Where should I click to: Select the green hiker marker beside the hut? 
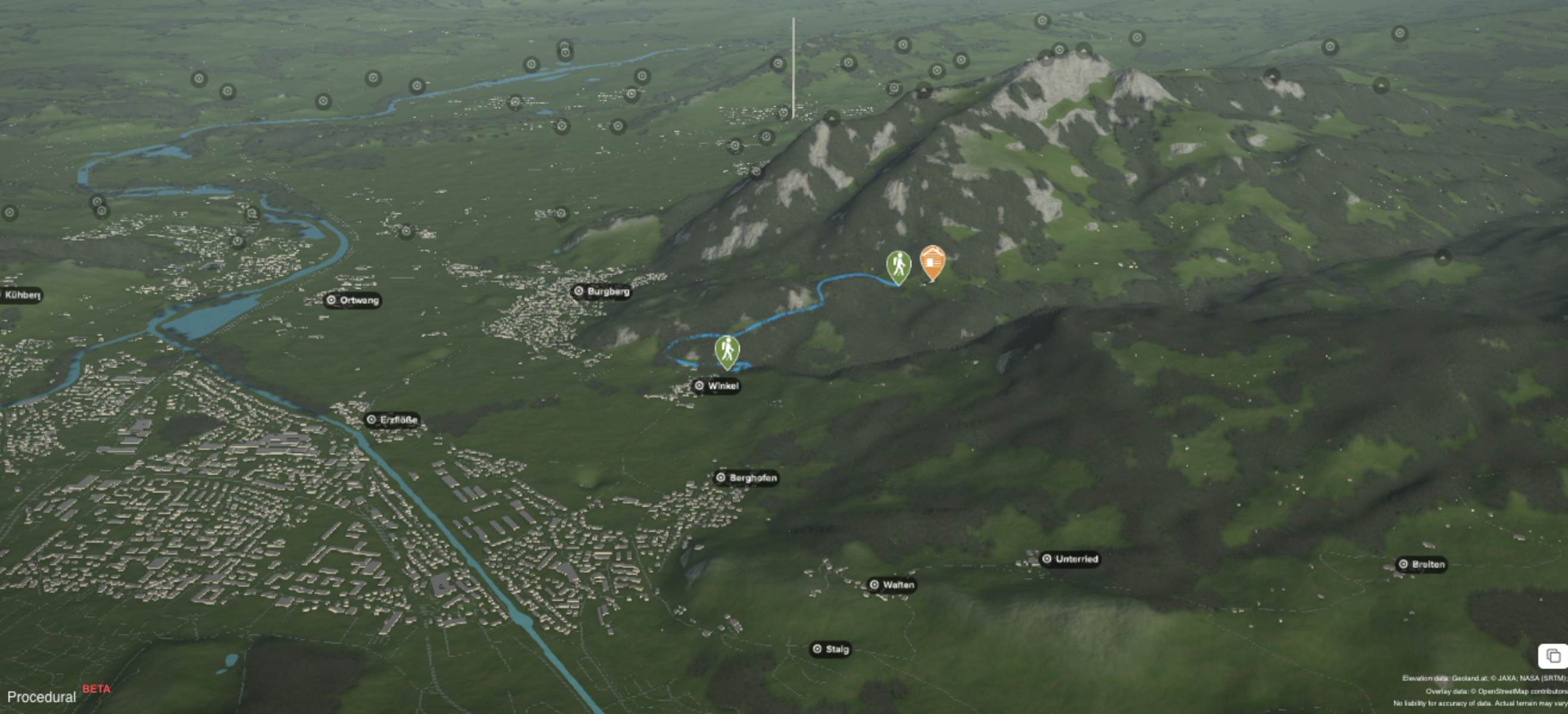[898, 267]
